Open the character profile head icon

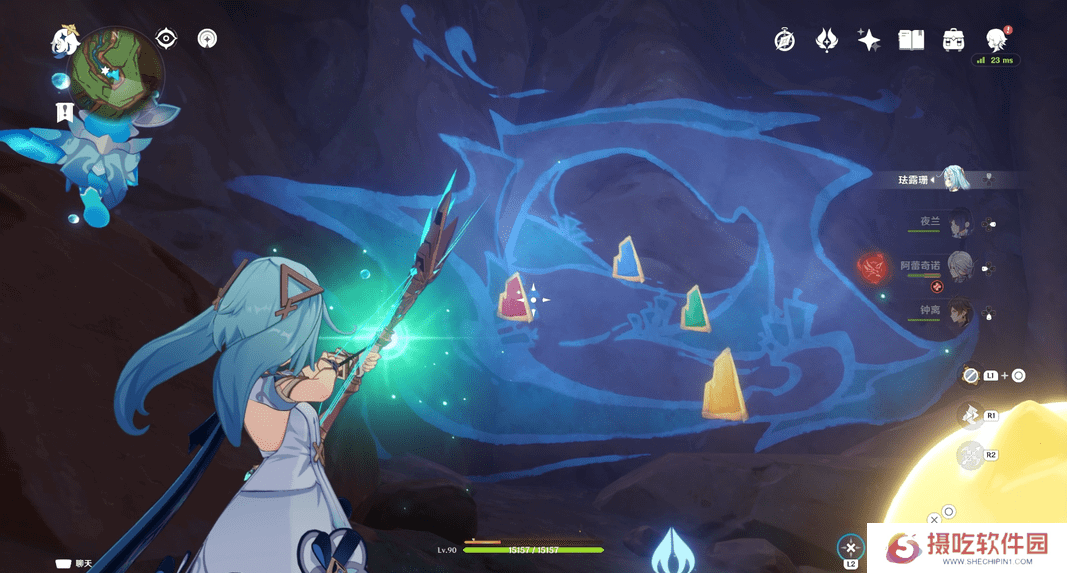(995, 40)
